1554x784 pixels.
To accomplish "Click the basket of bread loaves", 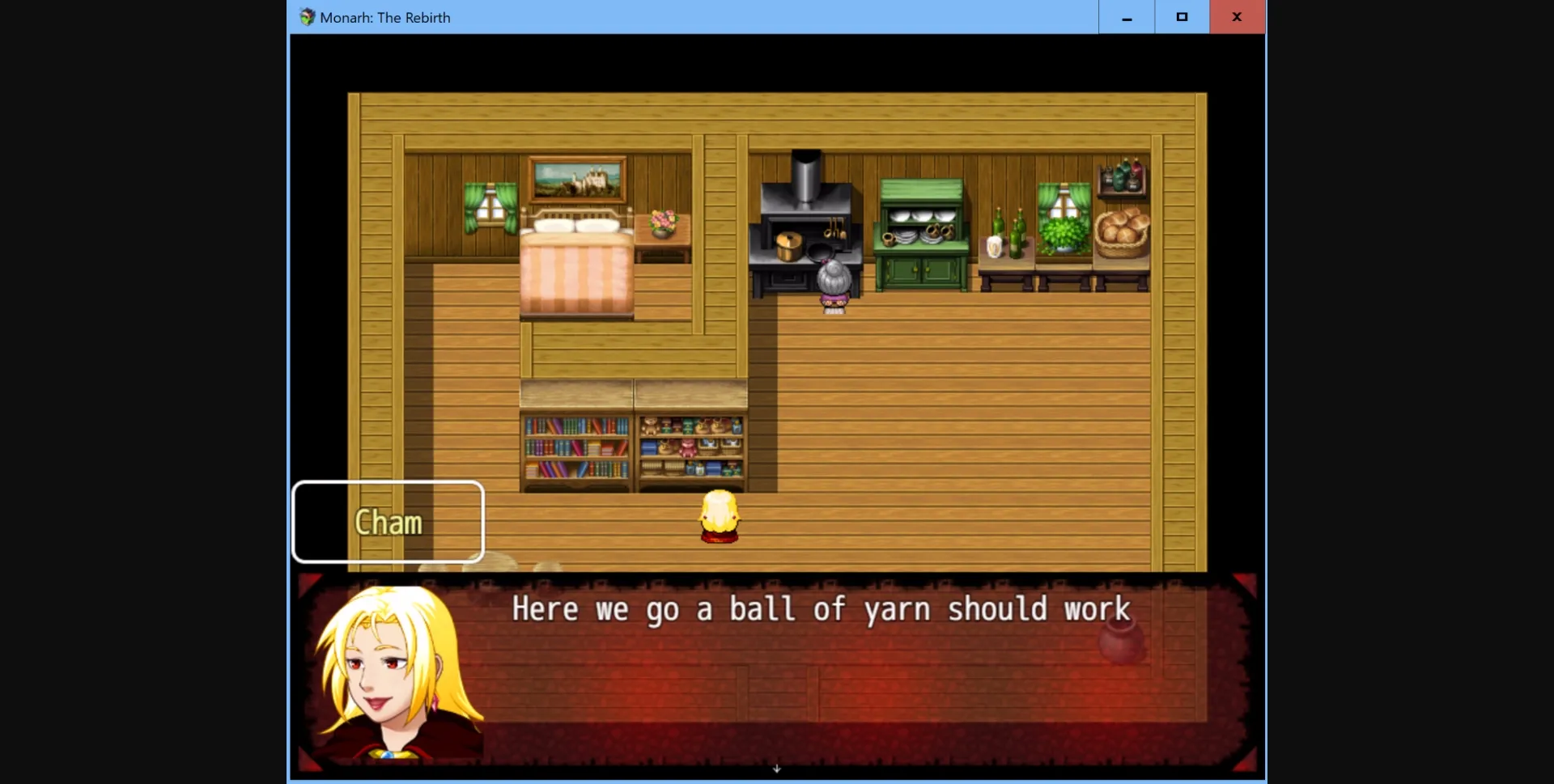I will point(1122,231).
